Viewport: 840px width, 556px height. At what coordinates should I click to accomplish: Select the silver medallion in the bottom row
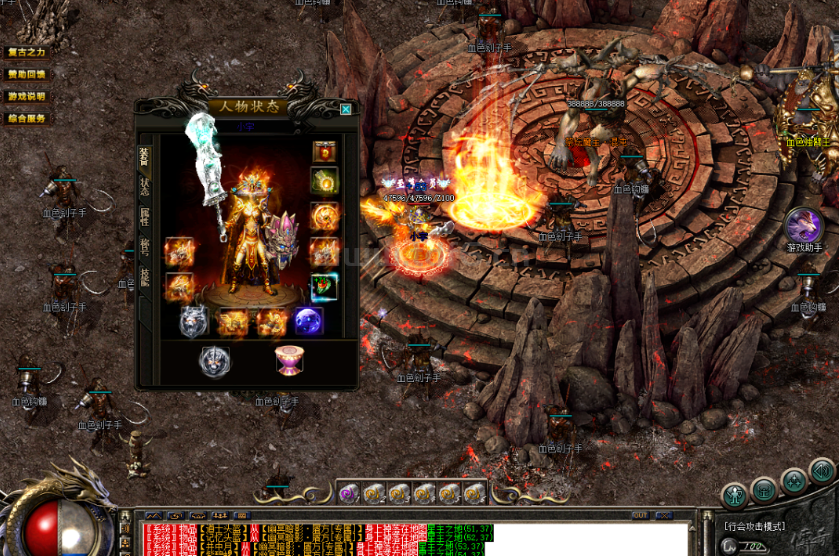click(x=214, y=361)
